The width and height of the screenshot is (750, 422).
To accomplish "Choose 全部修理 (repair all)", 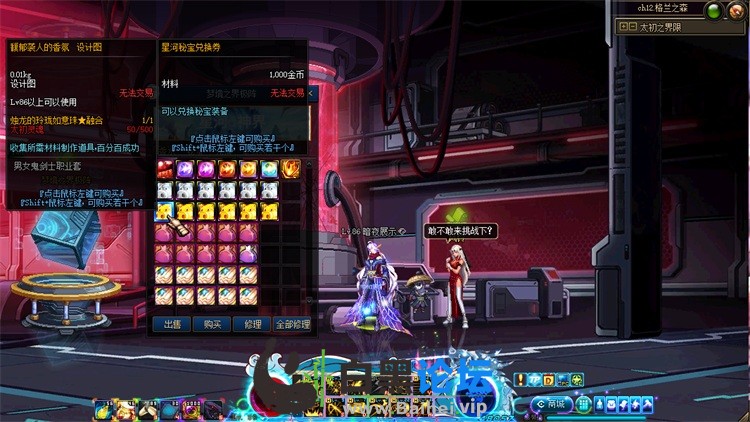I will (292, 324).
